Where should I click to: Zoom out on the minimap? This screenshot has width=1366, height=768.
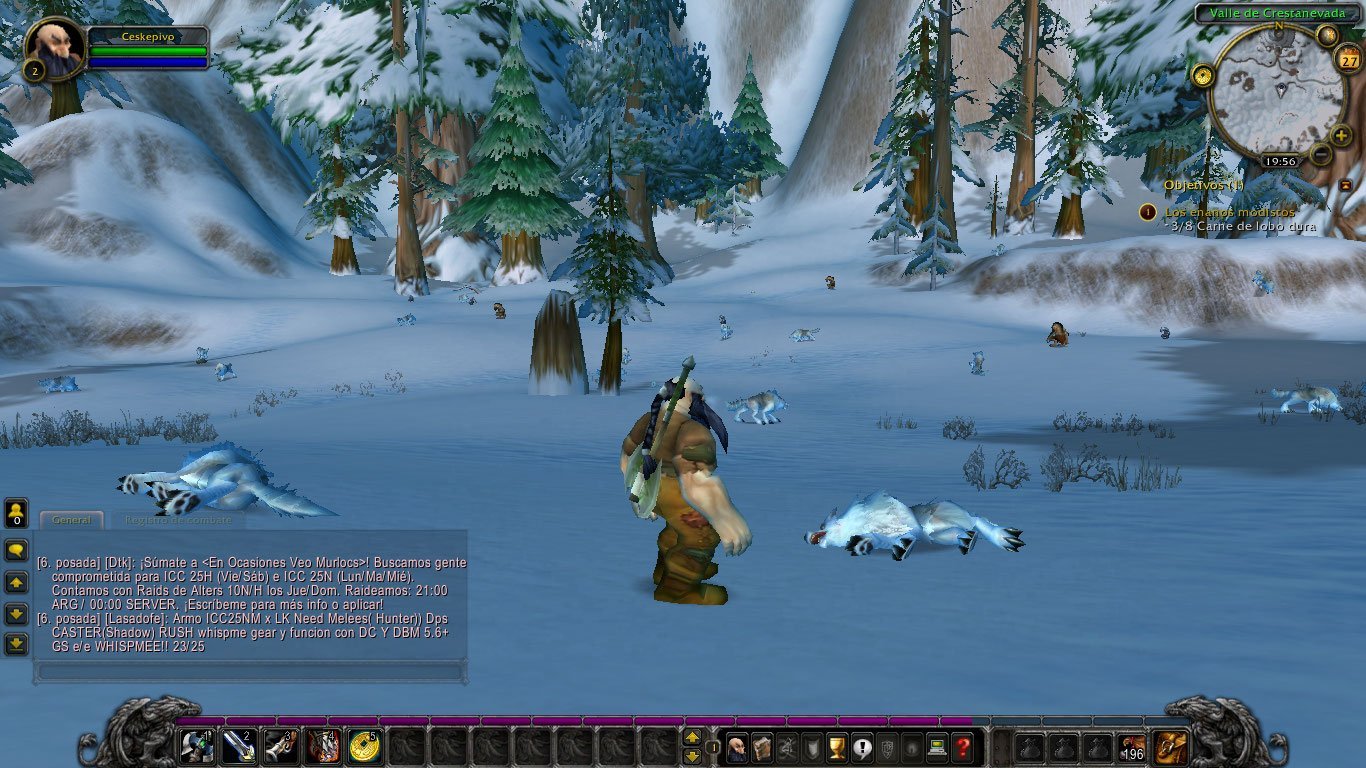click(x=1321, y=154)
